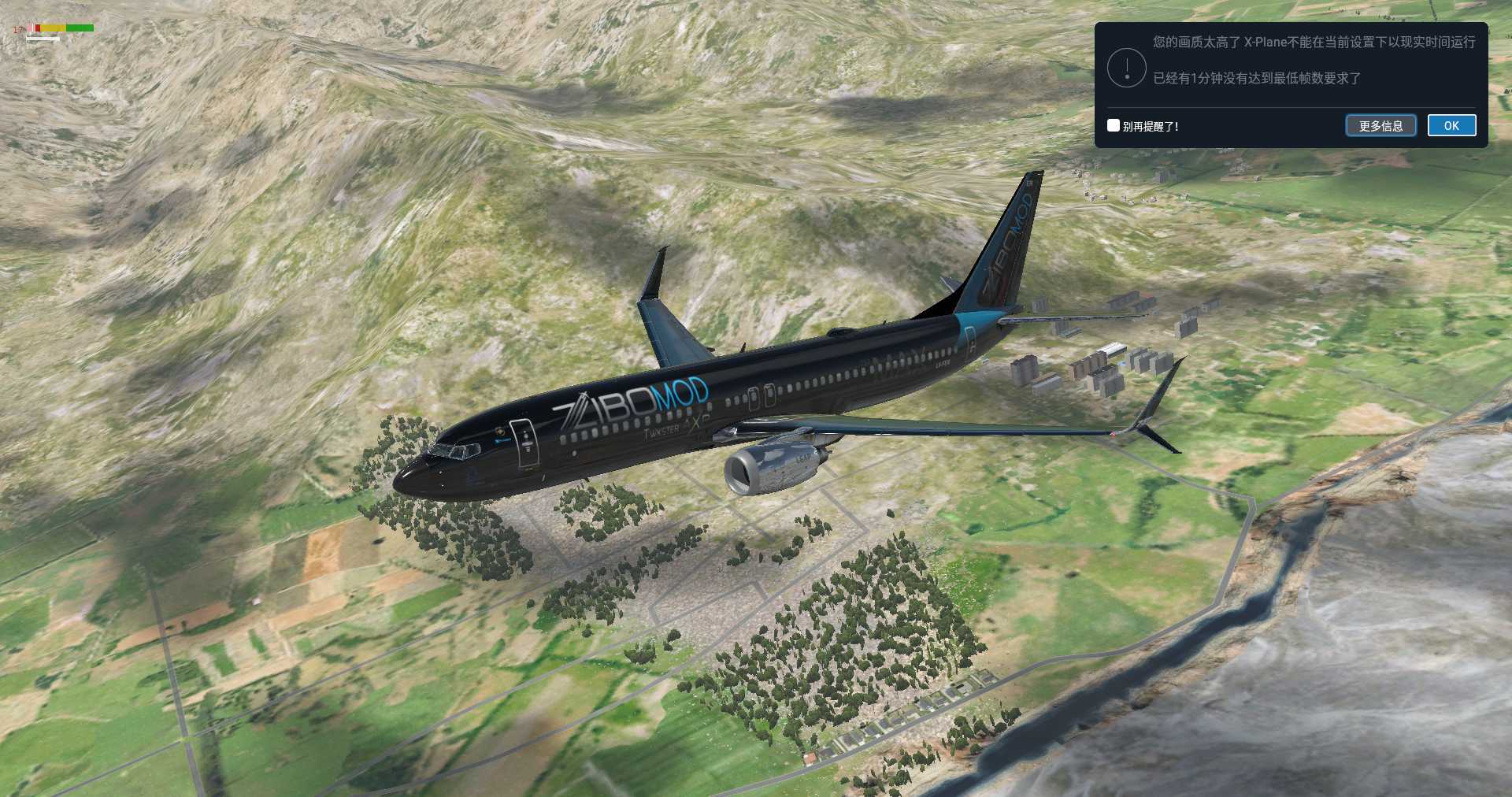Tick the 别再提醒了 checkbox
The width and height of the screenshot is (1512, 797).
[1114, 125]
